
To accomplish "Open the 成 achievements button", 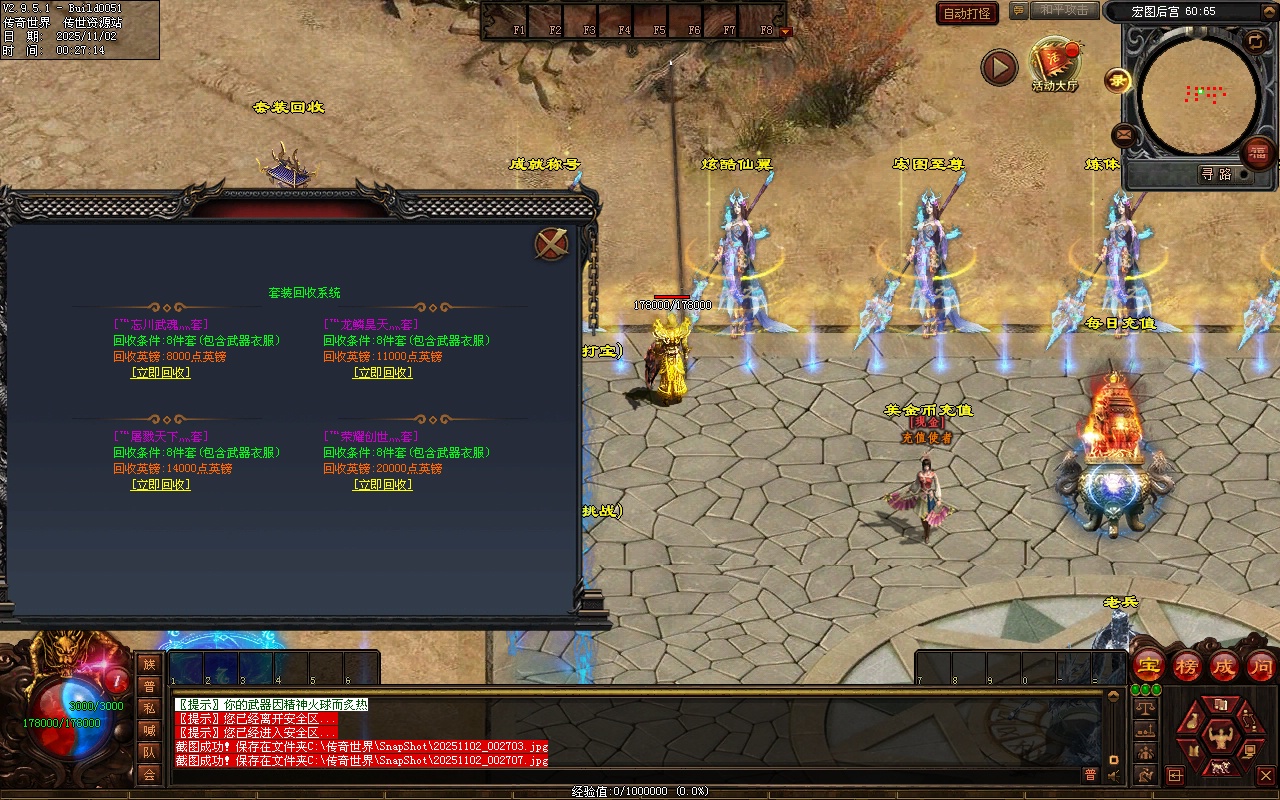I will click(1225, 667).
